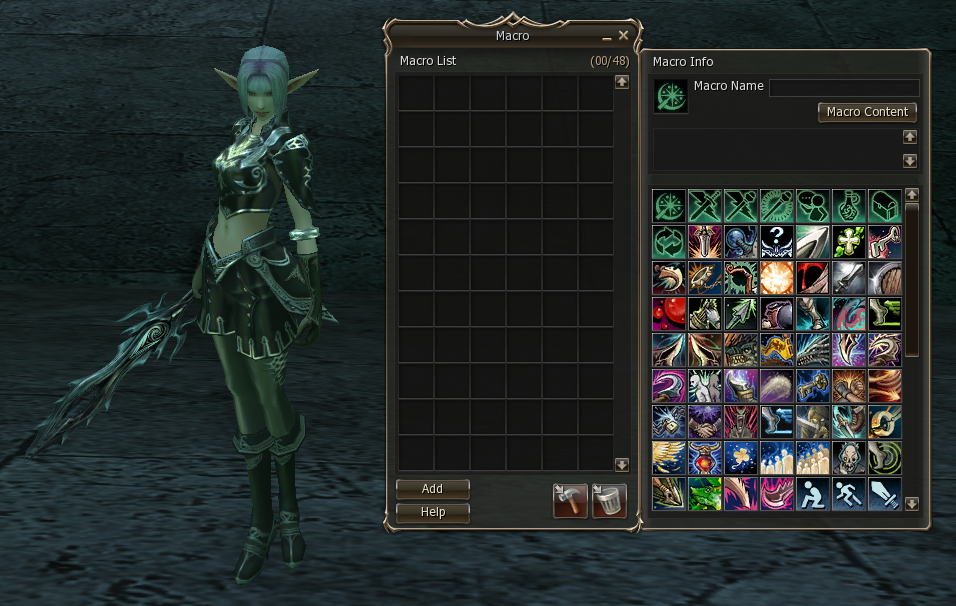This screenshot has height=606, width=956.
Task: Open the Macro Content editor
Action: tap(867, 112)
